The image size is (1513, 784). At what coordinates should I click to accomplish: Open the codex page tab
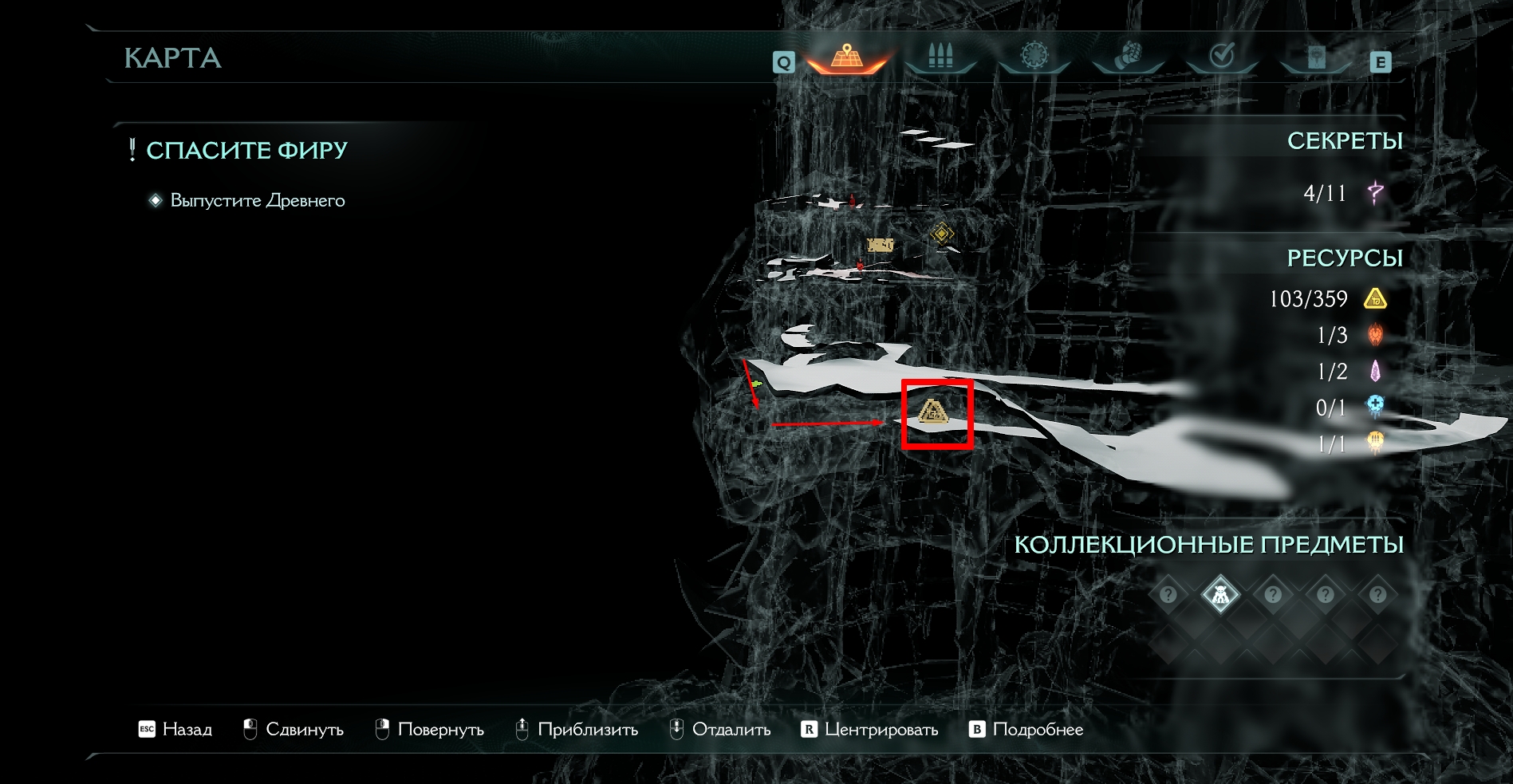[1315, 57]
